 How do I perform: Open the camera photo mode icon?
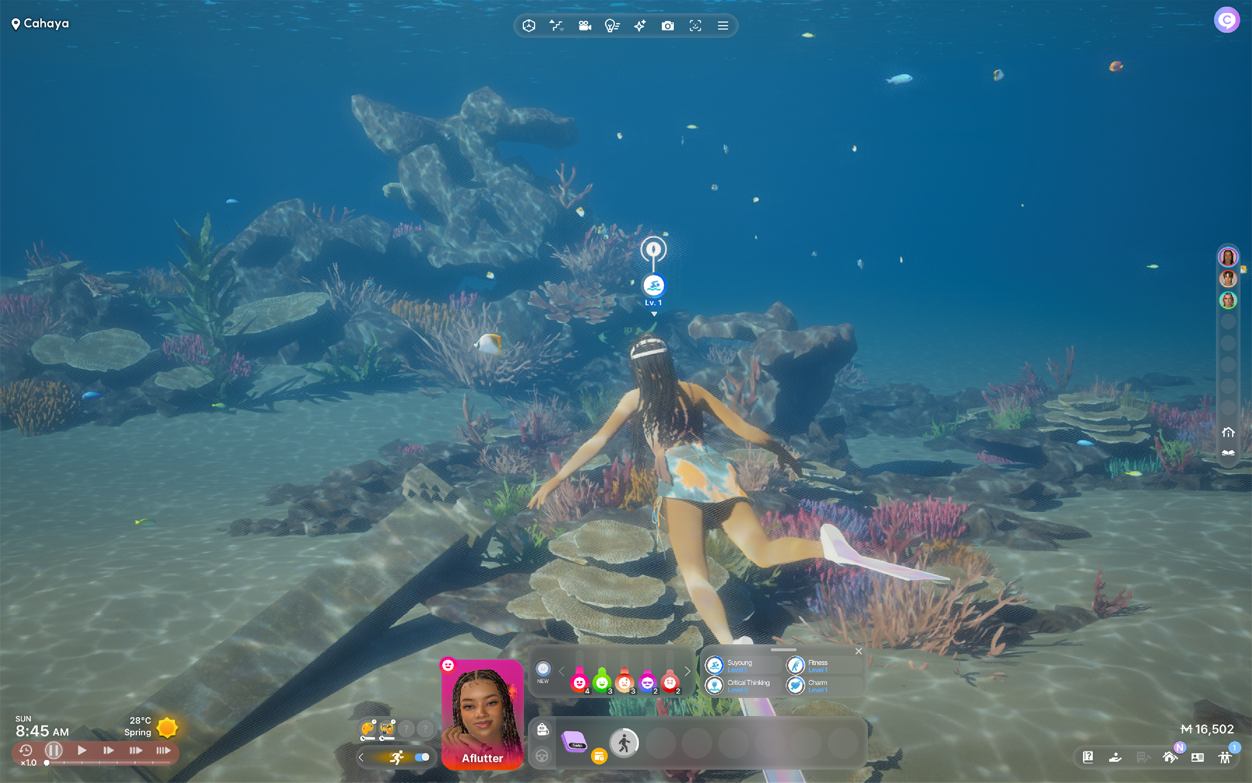pyautogui.click(x=667, y=26)
